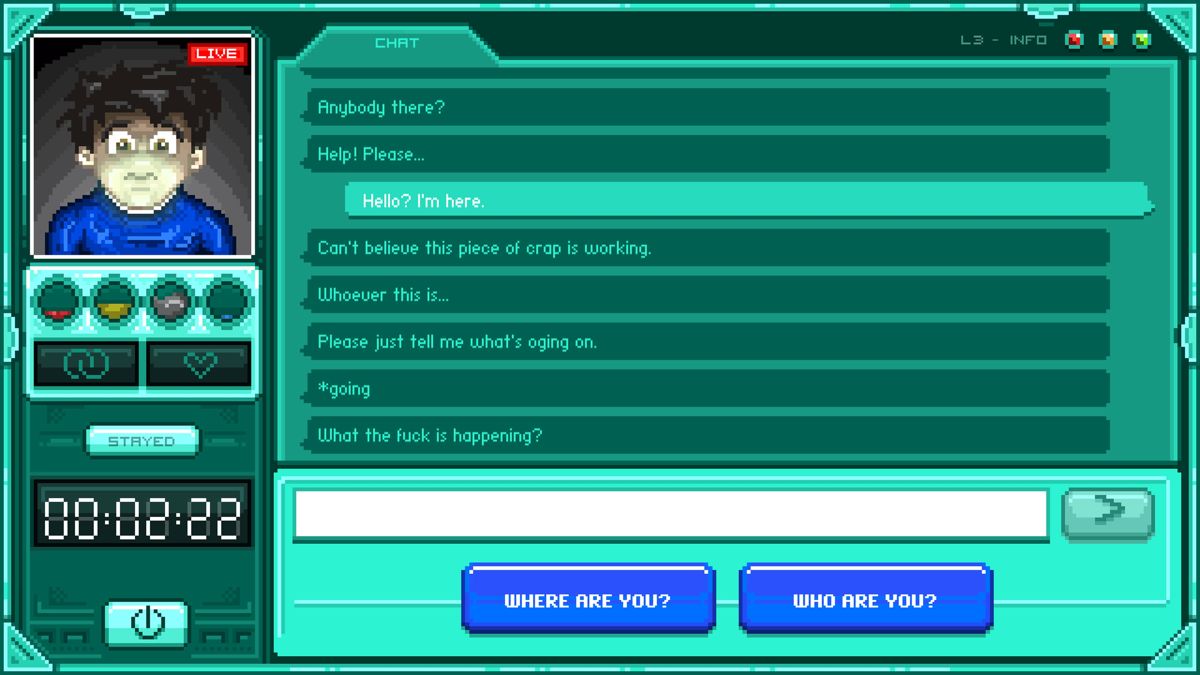Click the chat message input box
Screen dimensions: 1200x675
(x=670, y=515)
